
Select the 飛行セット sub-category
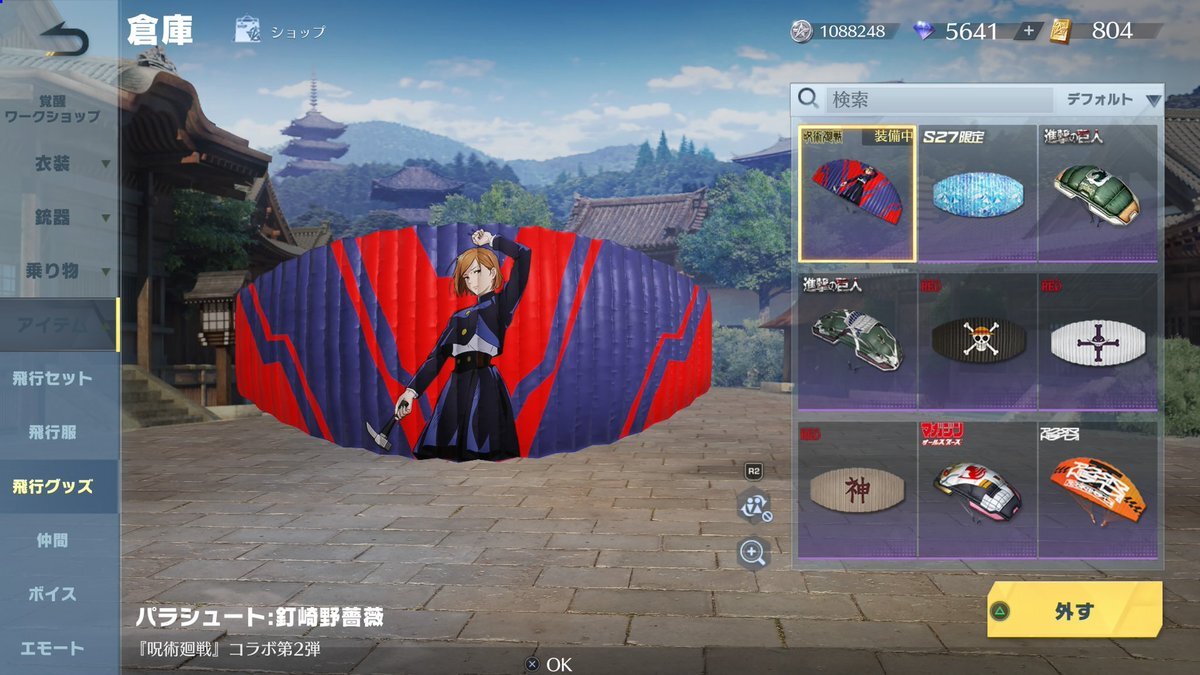[52, 379]
